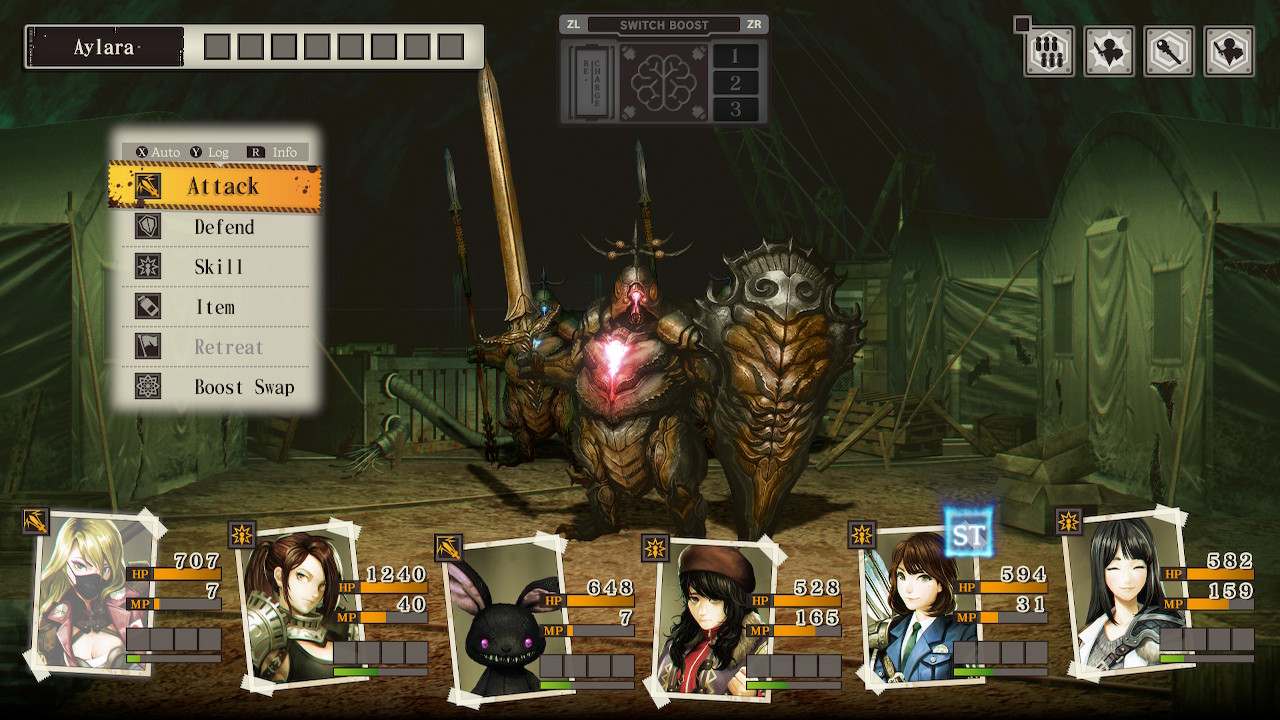This screenshot has height=720, width=1280.
Task: Open the six-figure party formation icon
Action: 1049,52
